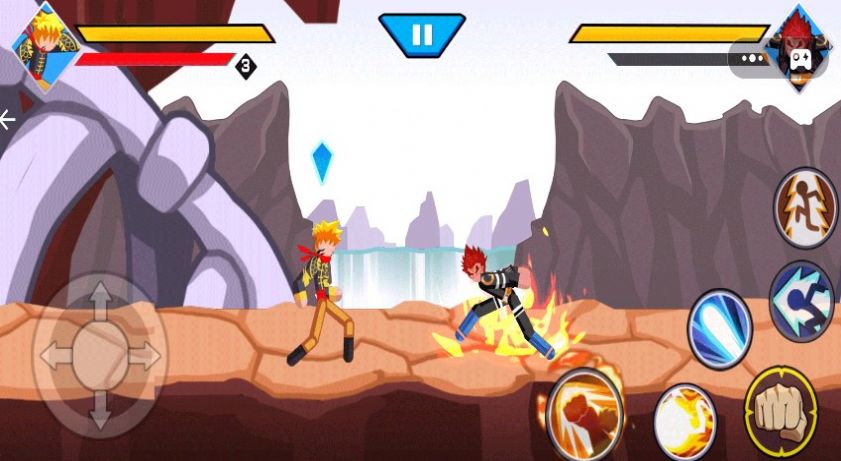Tap the D-pad down arrow
841x461 pixels.
pos(100,408)
